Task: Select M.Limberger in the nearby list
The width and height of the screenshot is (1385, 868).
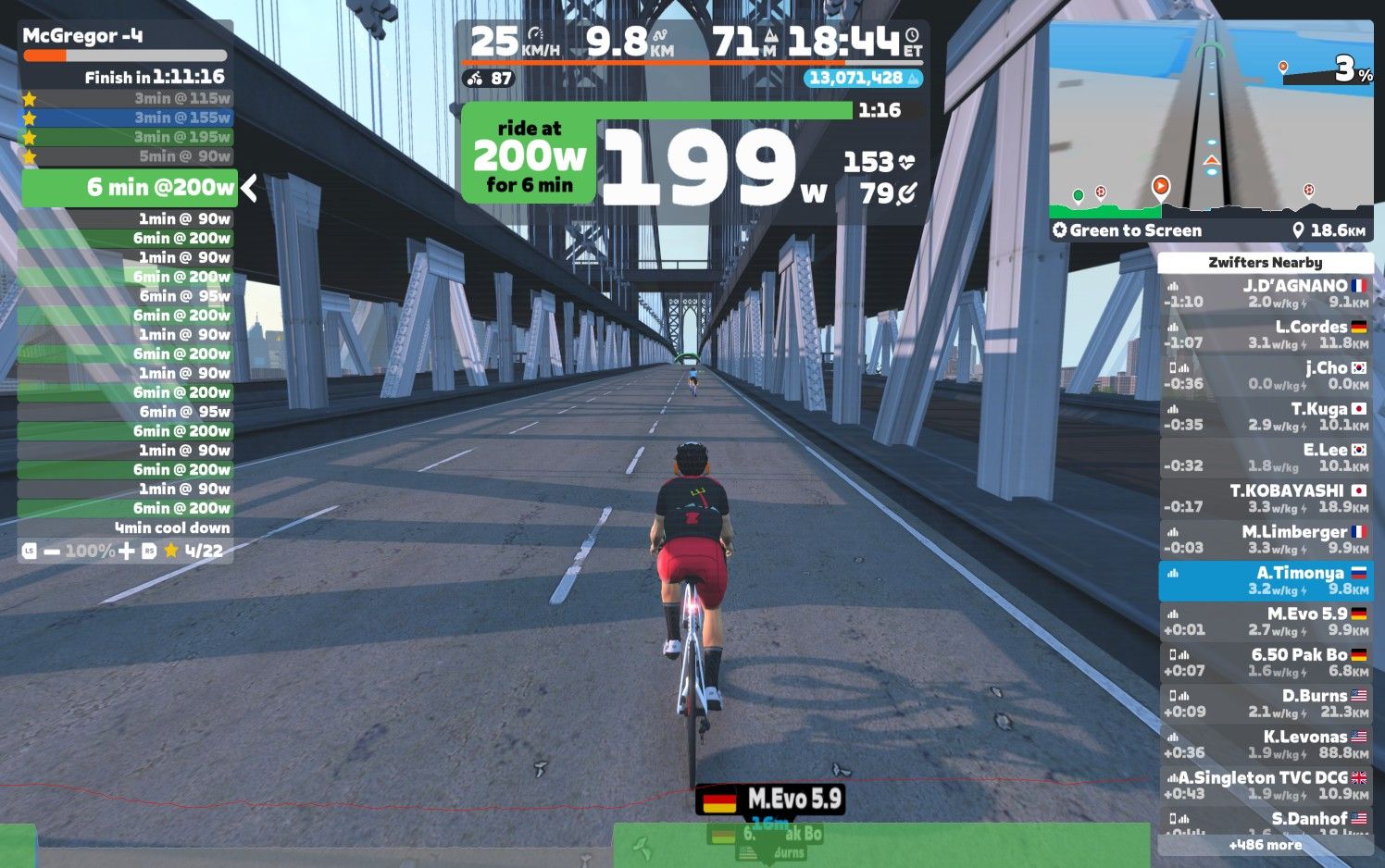Action: click(1266, 539)
